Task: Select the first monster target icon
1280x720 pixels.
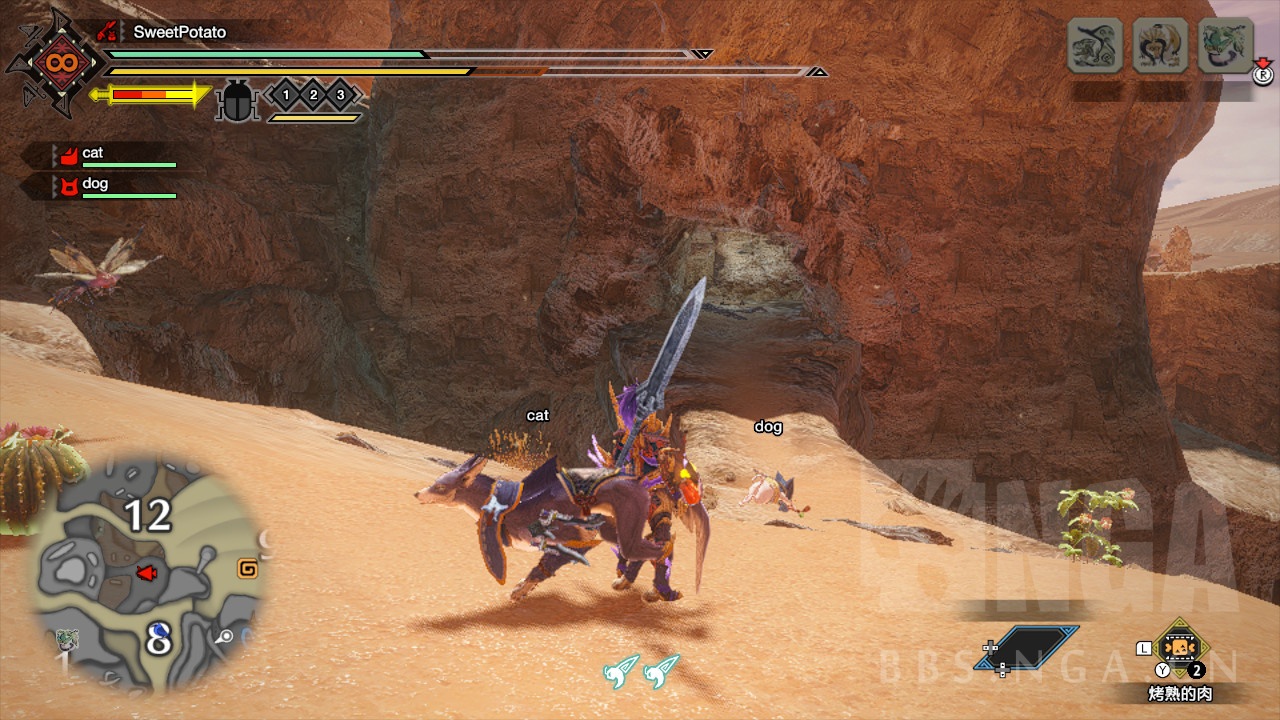Action: click(1095, 45)
